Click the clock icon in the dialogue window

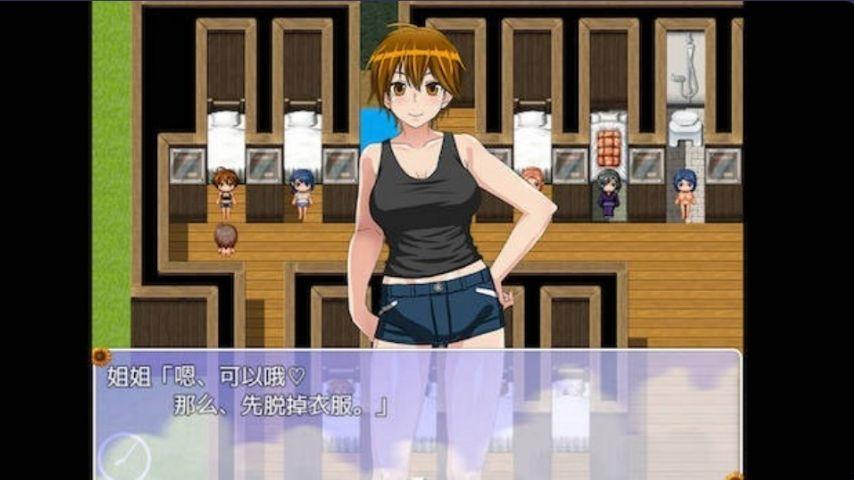(x=124, y=457)
